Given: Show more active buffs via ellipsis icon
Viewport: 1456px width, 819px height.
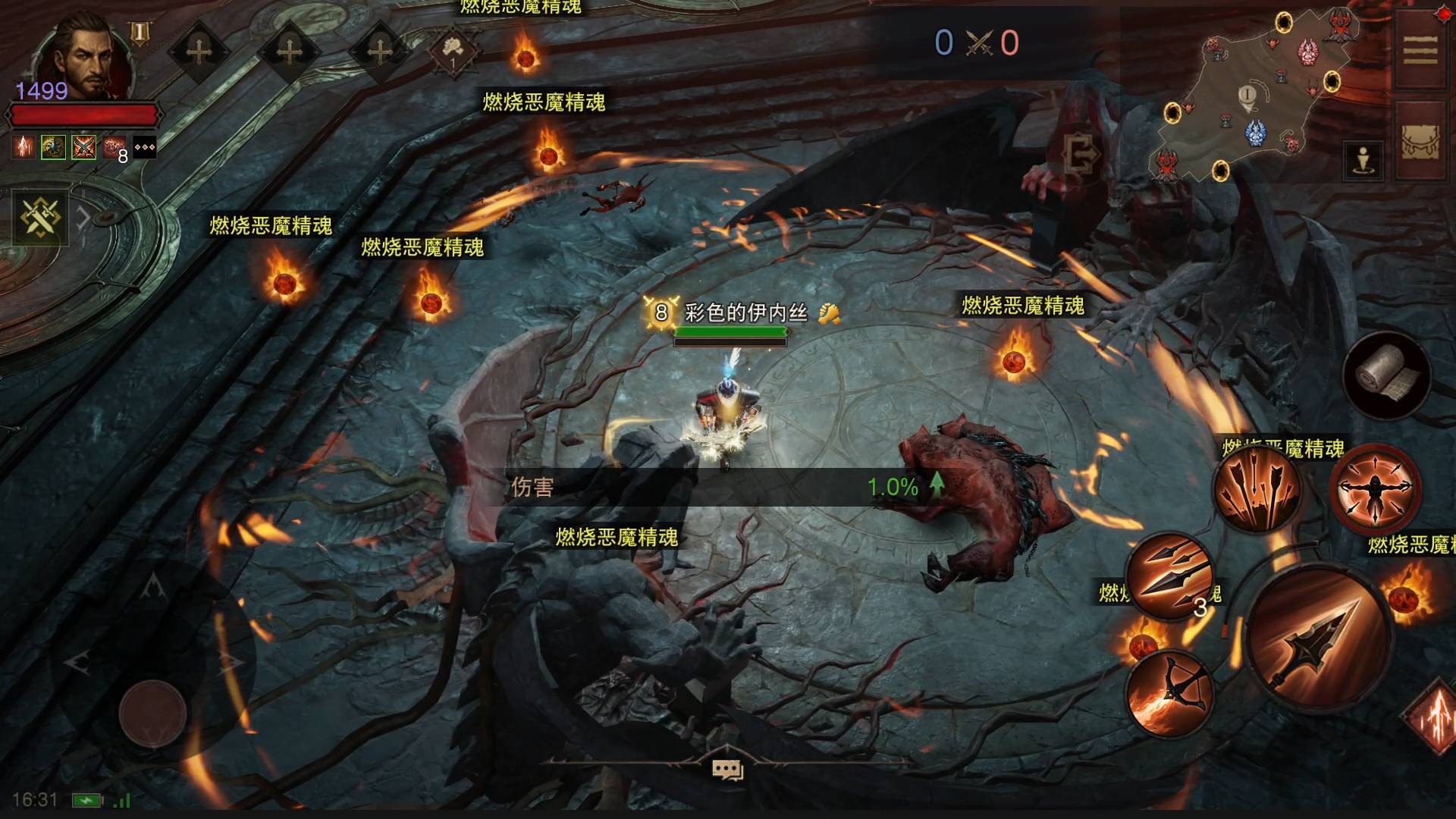Looking at the screenshot, I should [144, 147].
